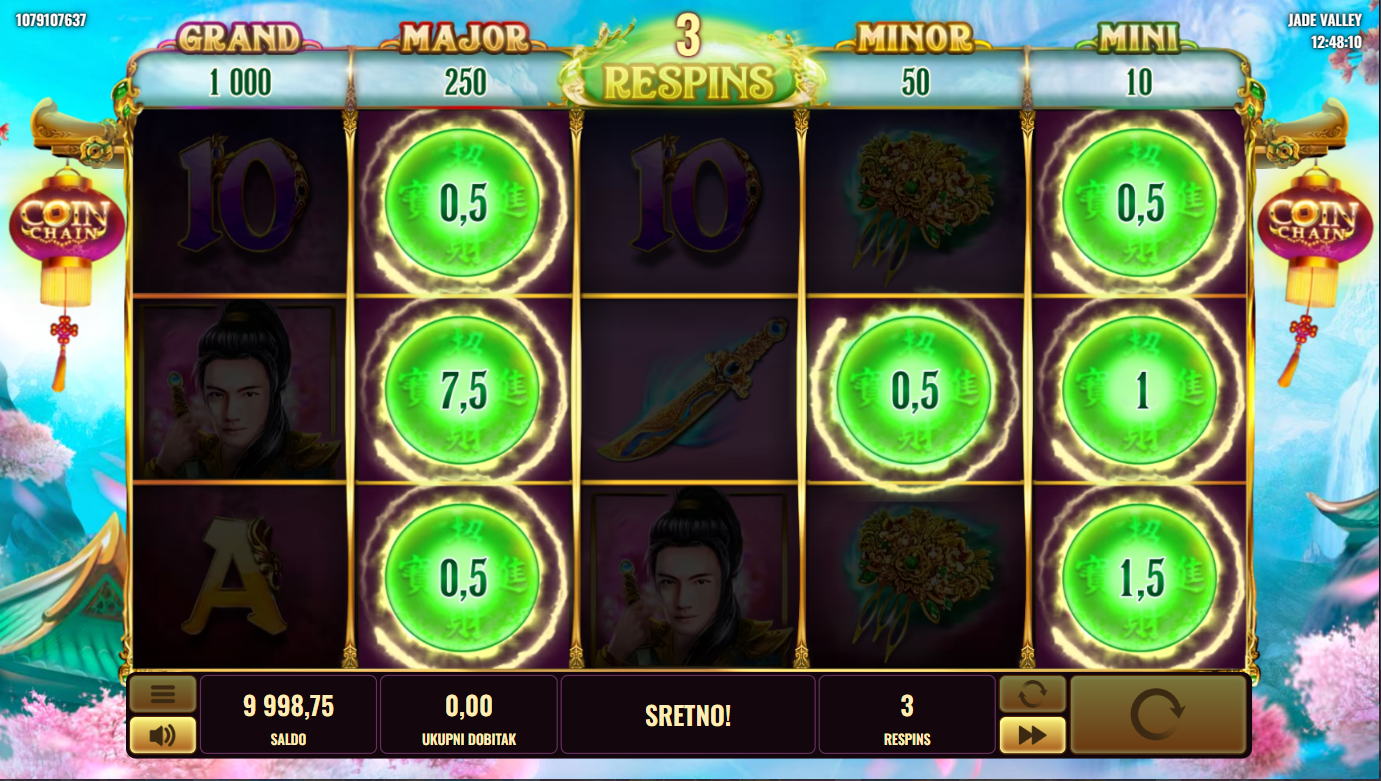The height and width of the screenshot is (781, 1381).
Task: Activate the autoplay circular arrows button
Action: (x=1032, y=693)
